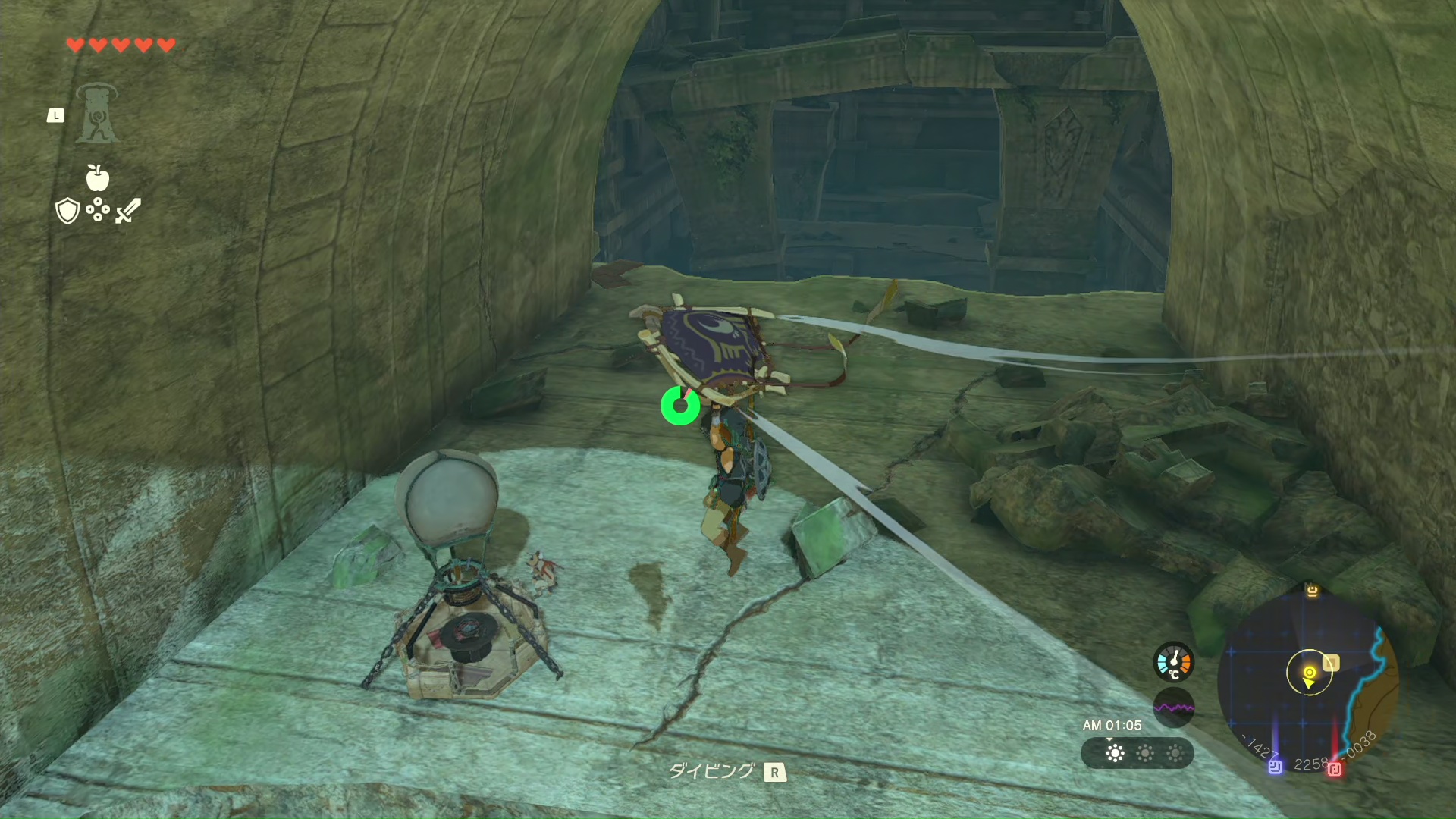
Task: Open the sword weapon quick-select icon
Action: point(128,211)
